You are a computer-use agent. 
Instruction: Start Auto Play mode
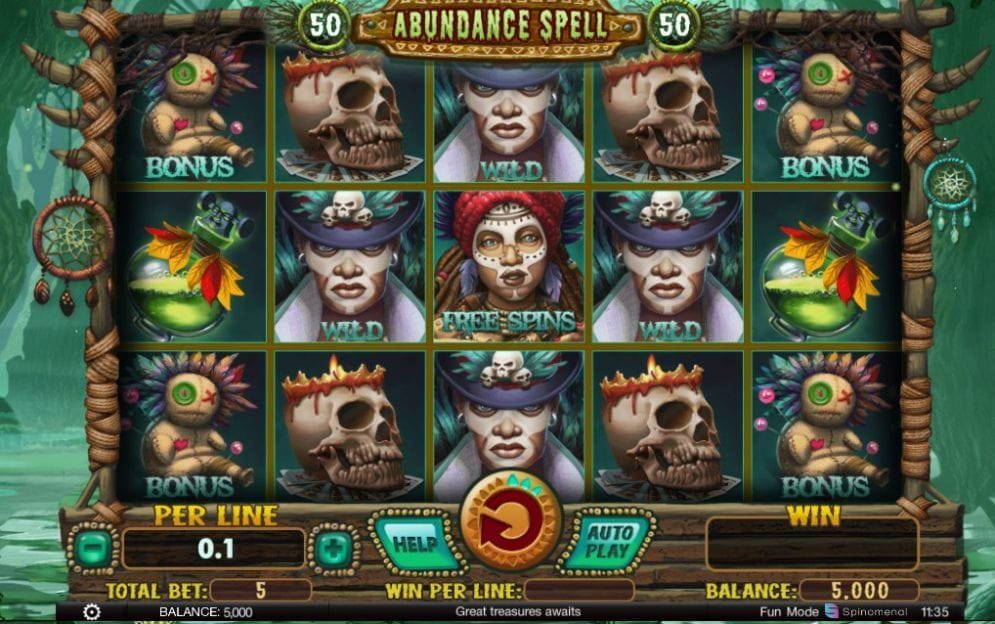[607, 543]
